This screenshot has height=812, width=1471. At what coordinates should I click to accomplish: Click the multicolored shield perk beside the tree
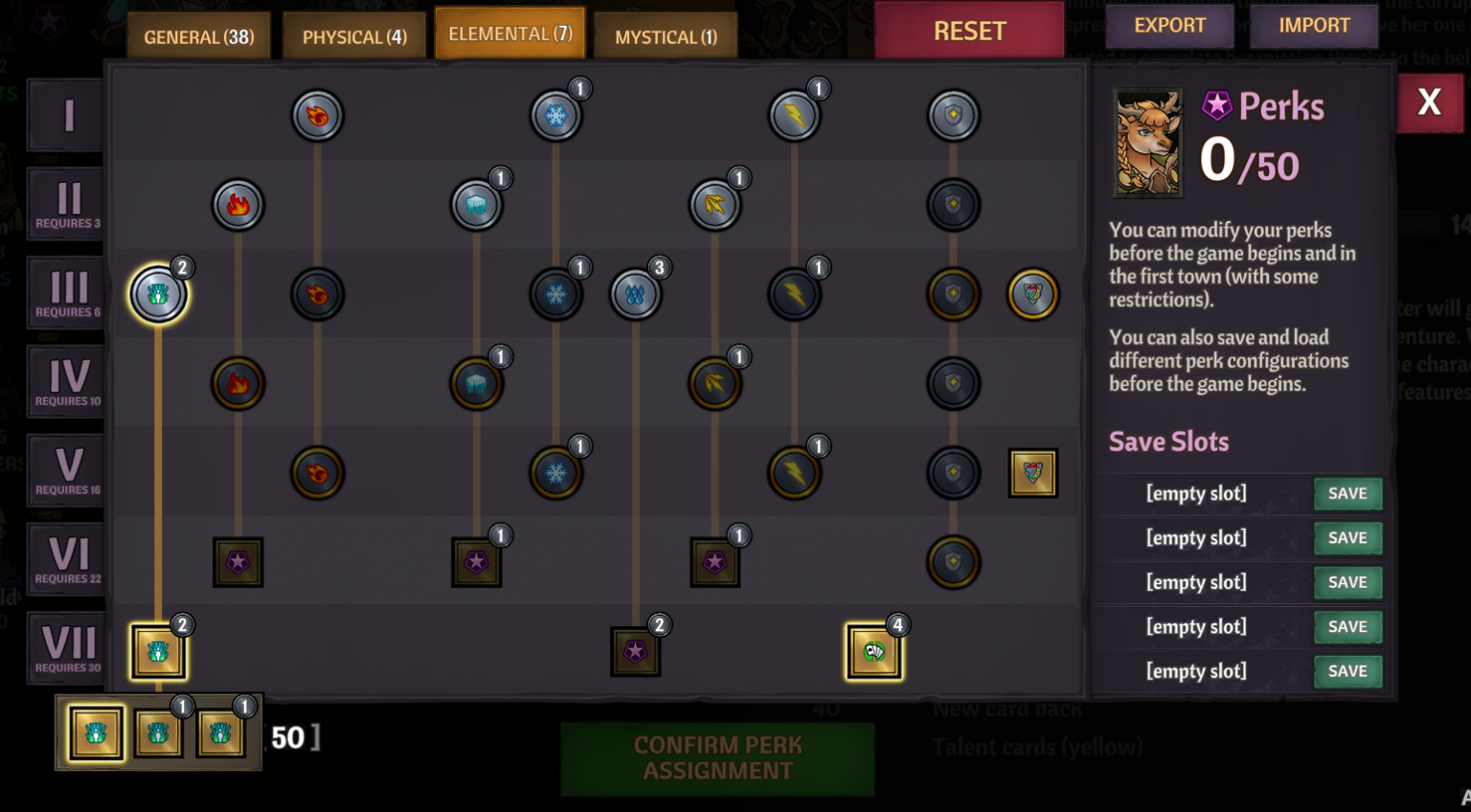(1032, 294)
